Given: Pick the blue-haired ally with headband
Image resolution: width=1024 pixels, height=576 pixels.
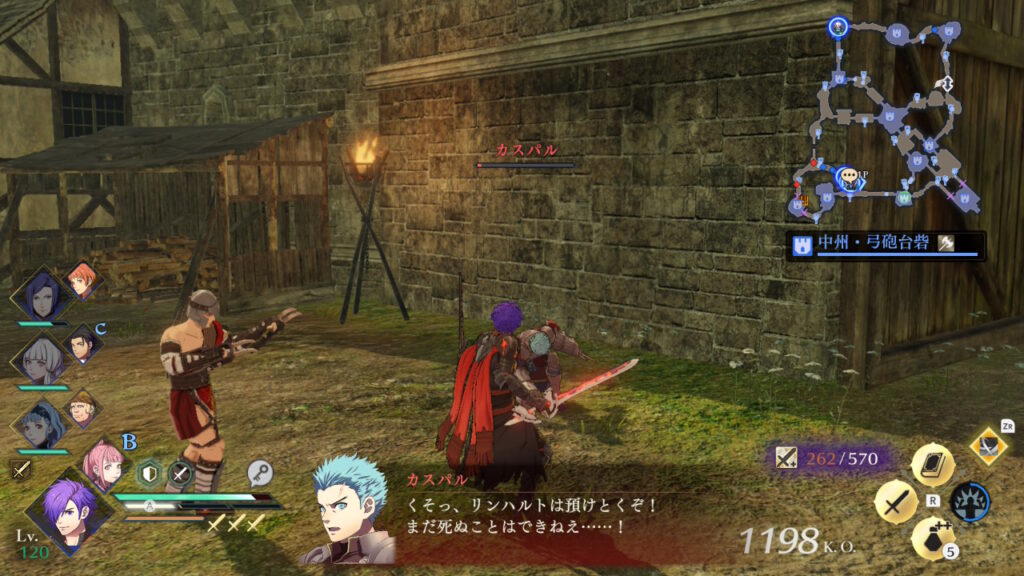Looking at the screenshot, I should 40,422.
